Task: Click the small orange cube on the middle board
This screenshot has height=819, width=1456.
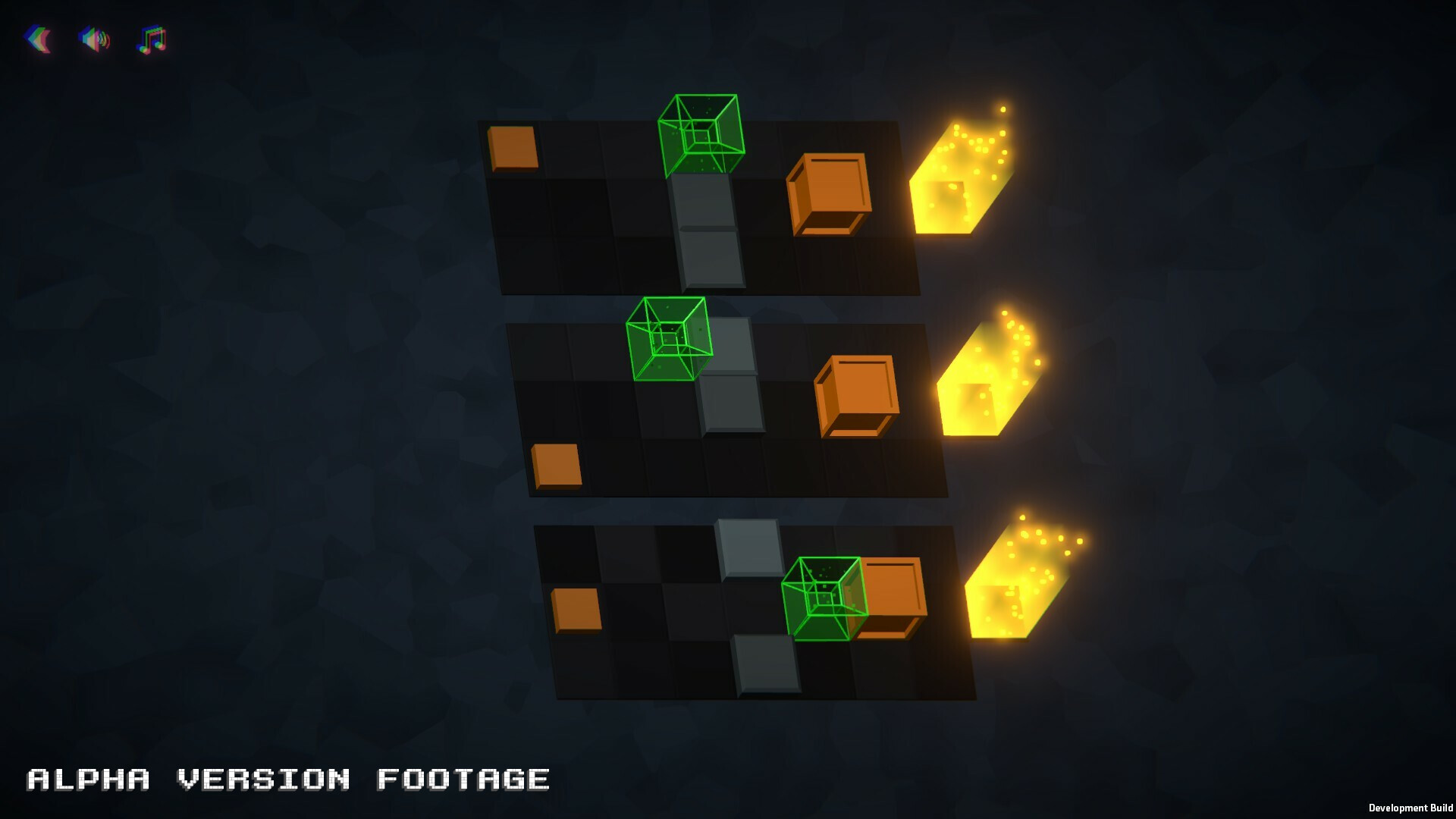Action: click(556, 463)
